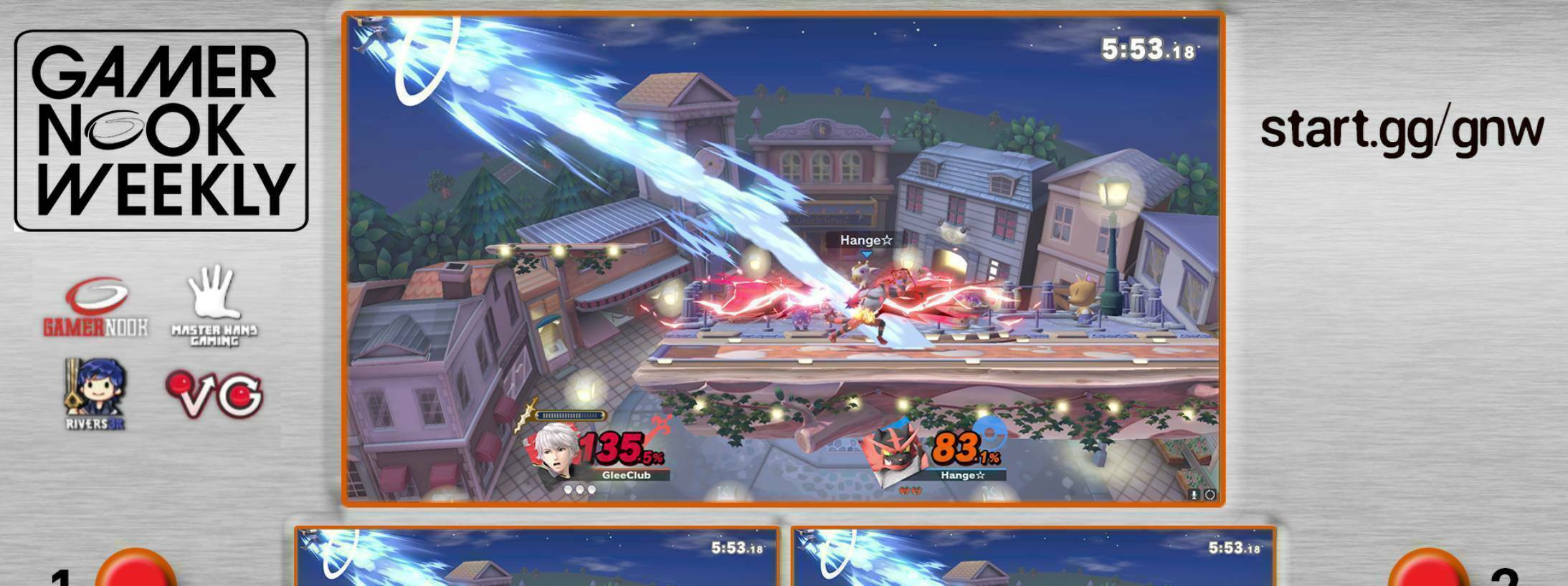Image resolution: width=1568 pixels, height=586 pixels.
Task: Click the microphone icon in the main game view
Action: (1194, 494)
